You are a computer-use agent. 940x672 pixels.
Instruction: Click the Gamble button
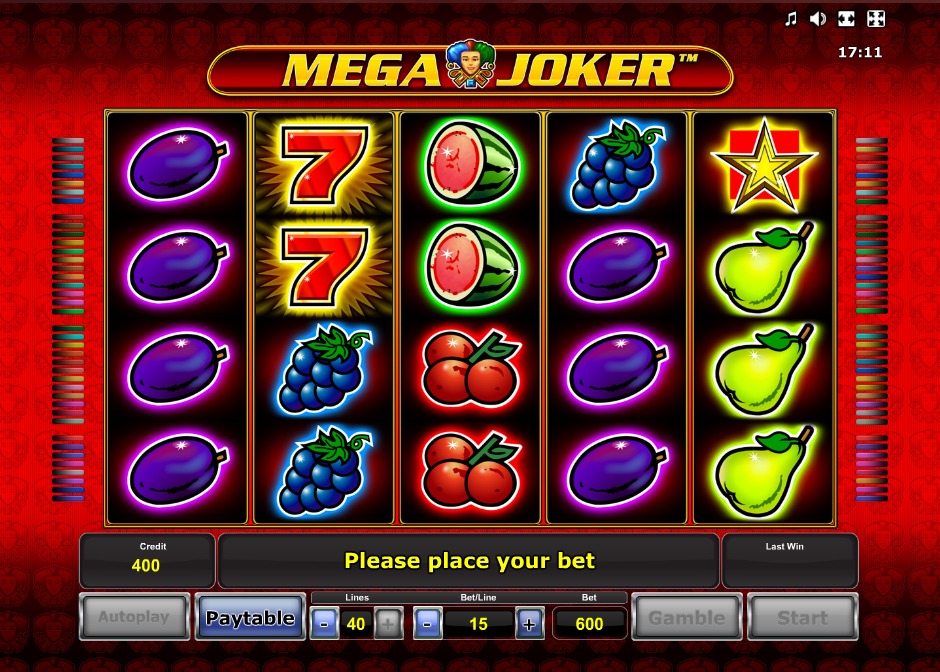point(687,618)
